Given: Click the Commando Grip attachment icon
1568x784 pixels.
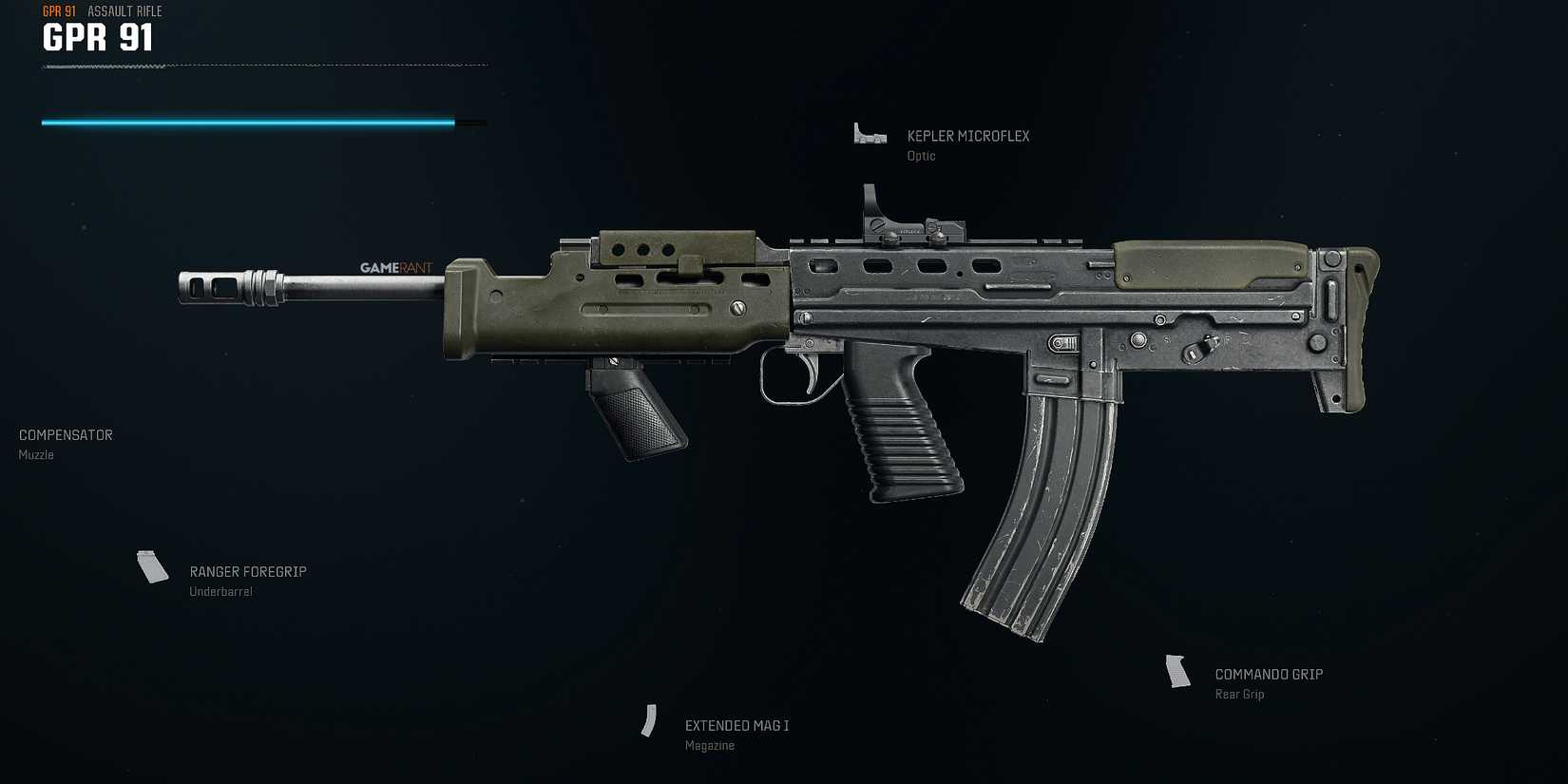Looking at the screenshot, I should (x=1178, y=673).
